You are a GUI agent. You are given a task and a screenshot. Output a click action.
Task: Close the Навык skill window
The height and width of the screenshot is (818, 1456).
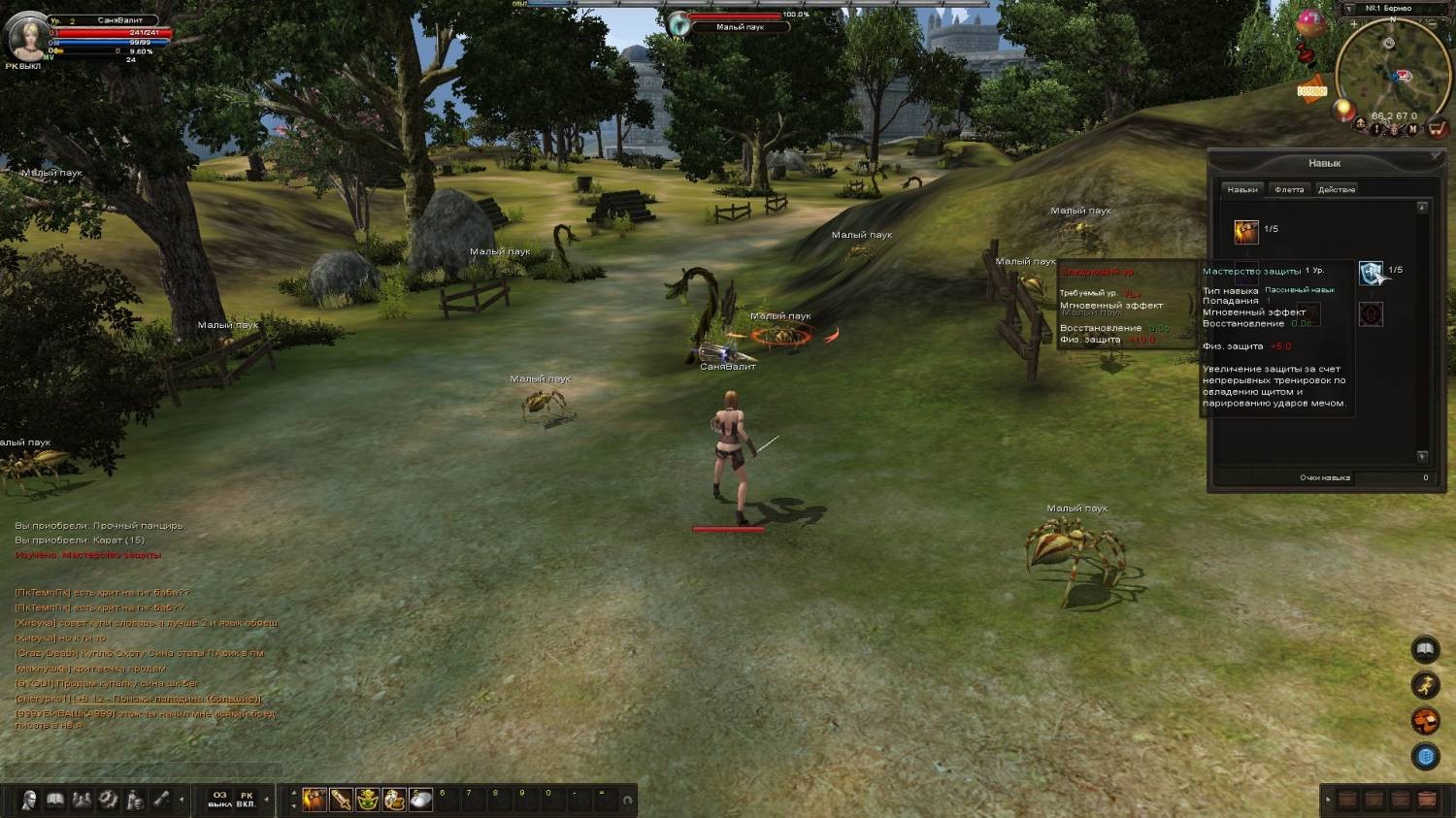pos(1436,155)
